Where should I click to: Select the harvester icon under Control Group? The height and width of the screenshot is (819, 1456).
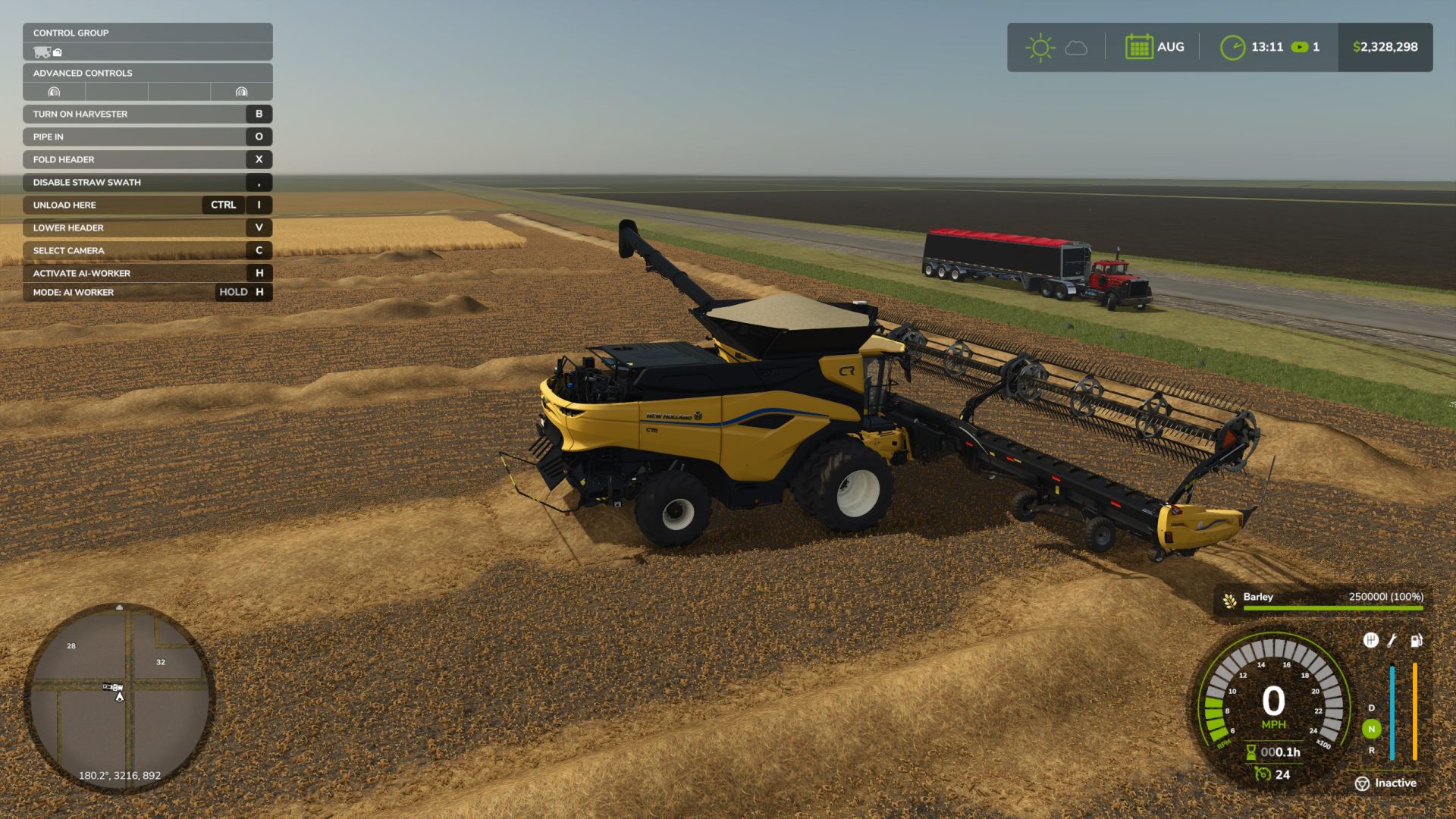pos(42,52)
